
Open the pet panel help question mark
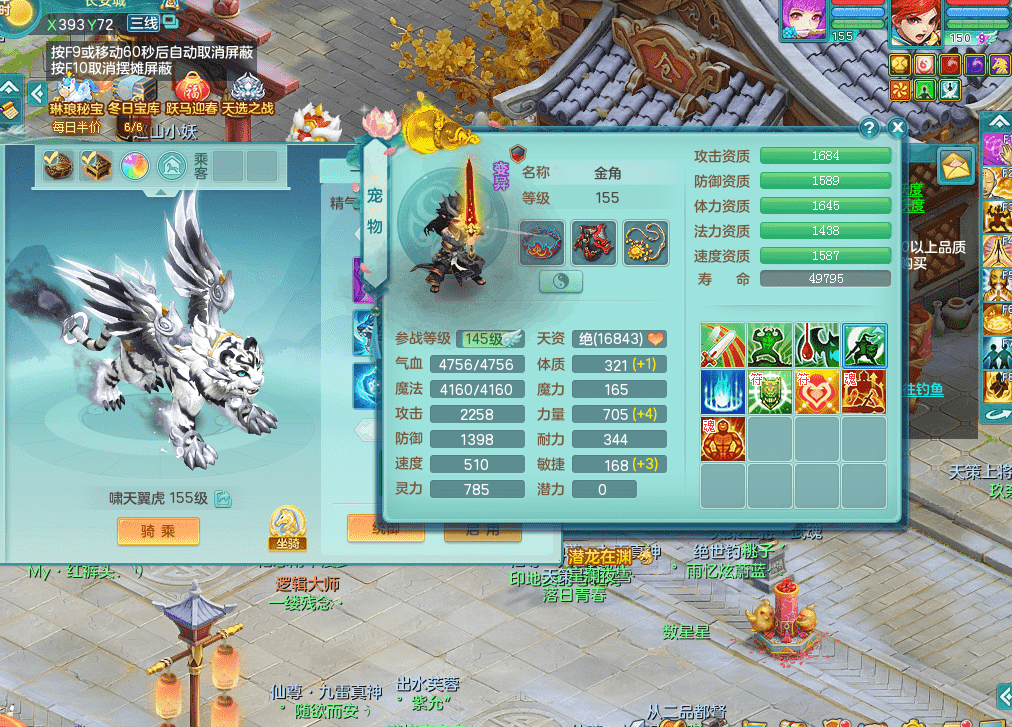[869, 128]
